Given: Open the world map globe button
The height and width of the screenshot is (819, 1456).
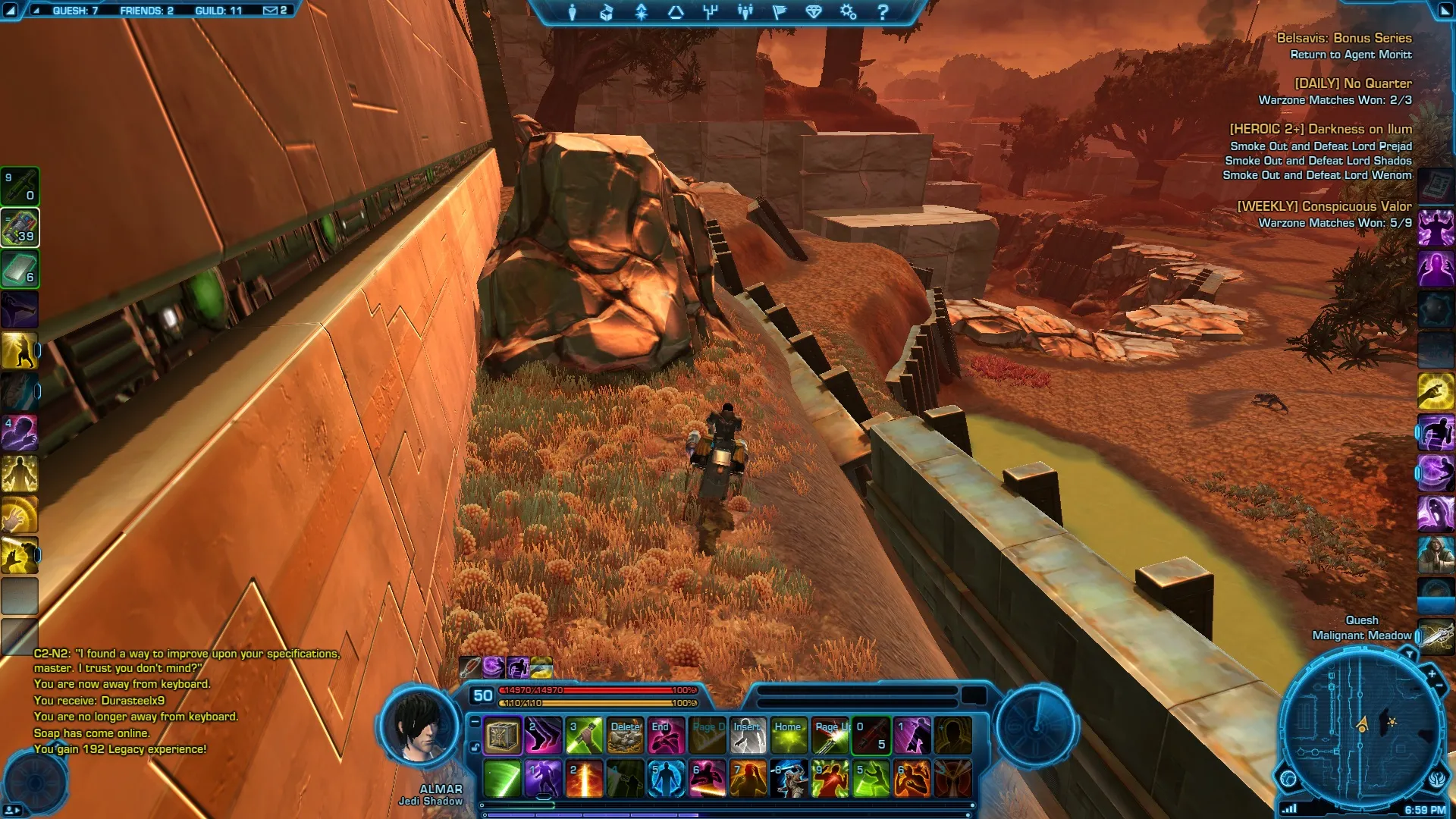Looking at the screenshot, I should pyautogui.click(x=1288, y=778).
